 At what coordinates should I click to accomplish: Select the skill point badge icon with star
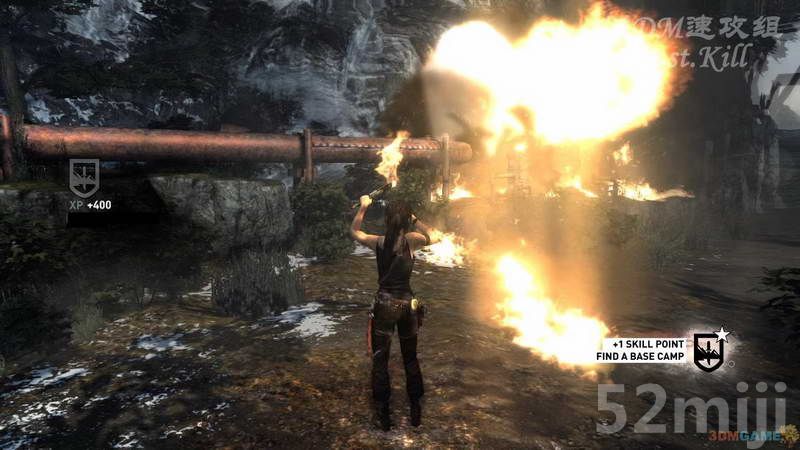pos(709,351)
